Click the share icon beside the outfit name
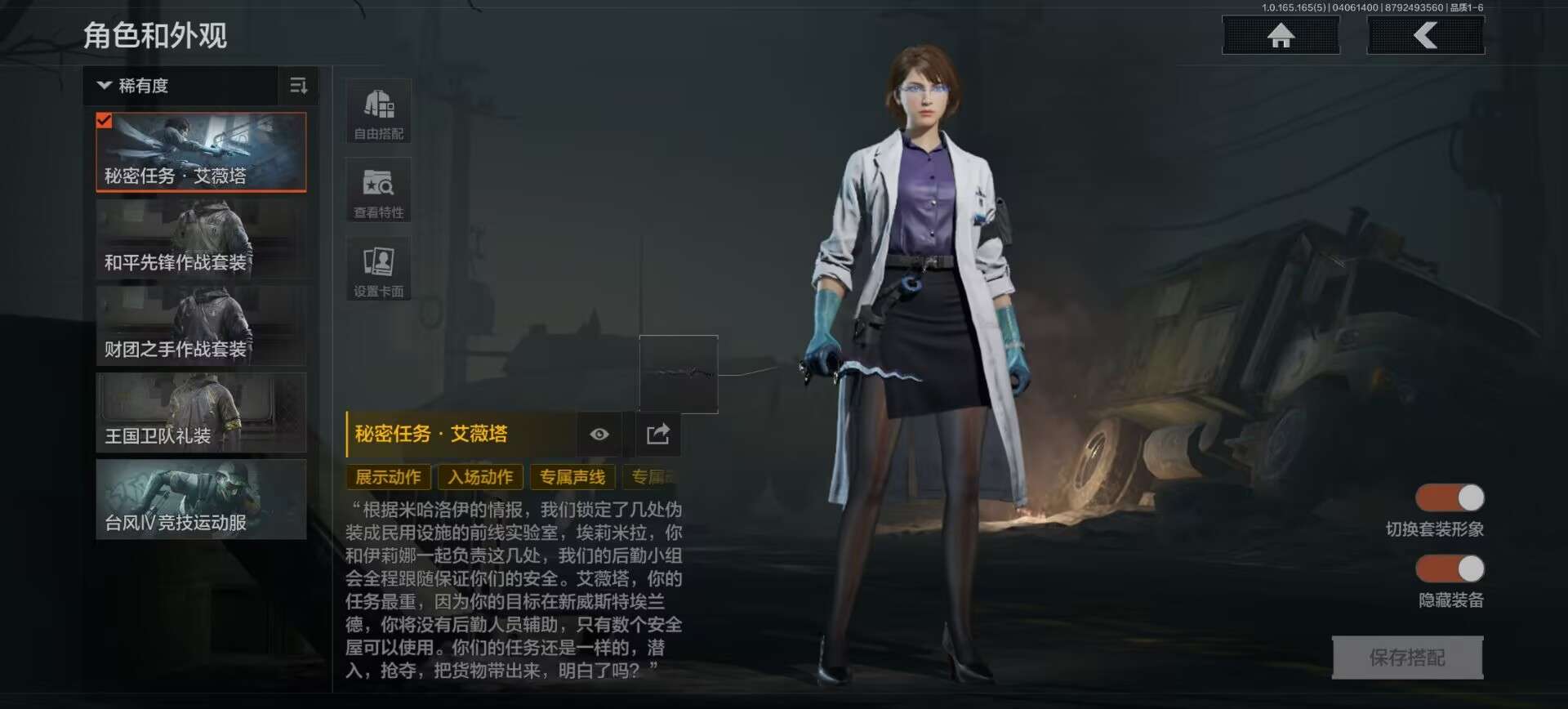Screen dimensions: 1568x709 point(657,435)
